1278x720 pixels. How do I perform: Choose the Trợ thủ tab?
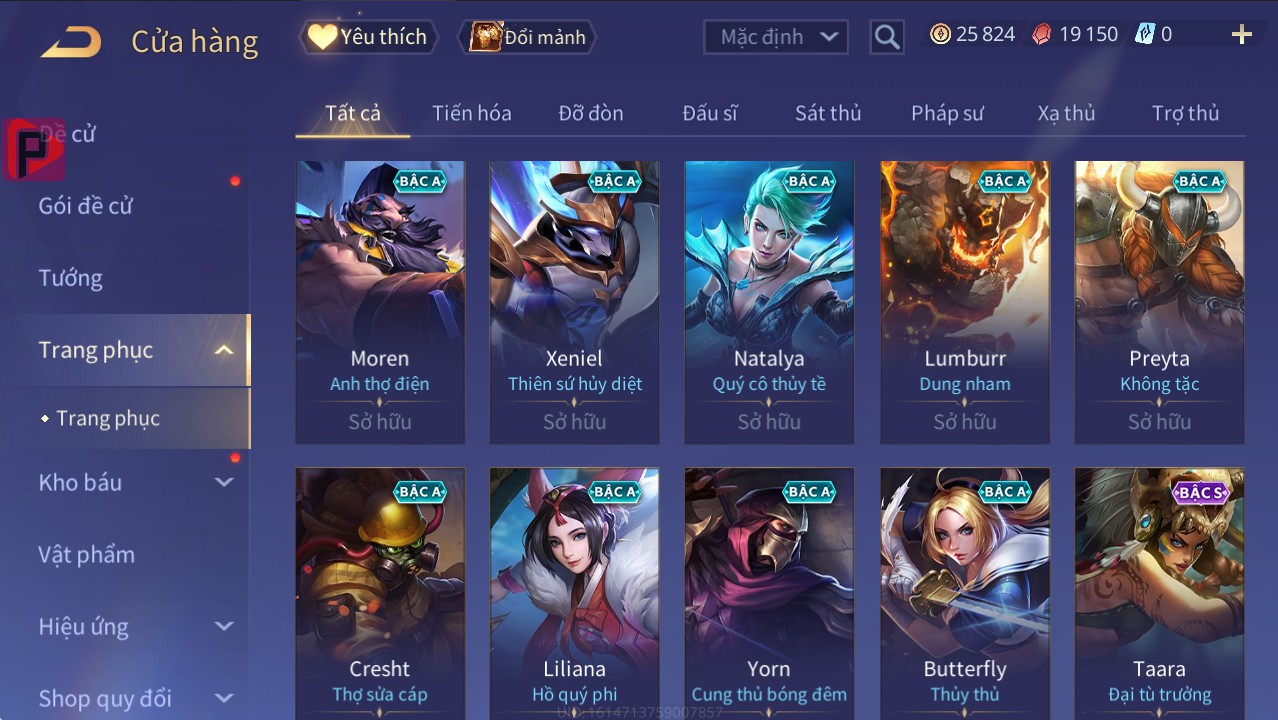1185,113
